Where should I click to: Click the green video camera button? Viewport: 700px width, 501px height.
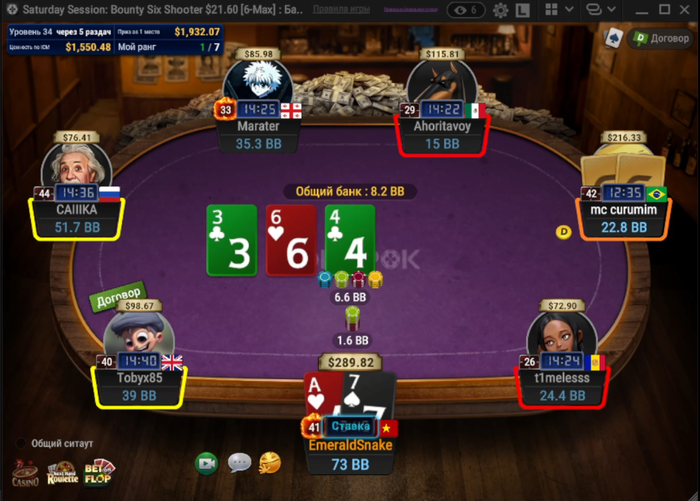[206, 463]
